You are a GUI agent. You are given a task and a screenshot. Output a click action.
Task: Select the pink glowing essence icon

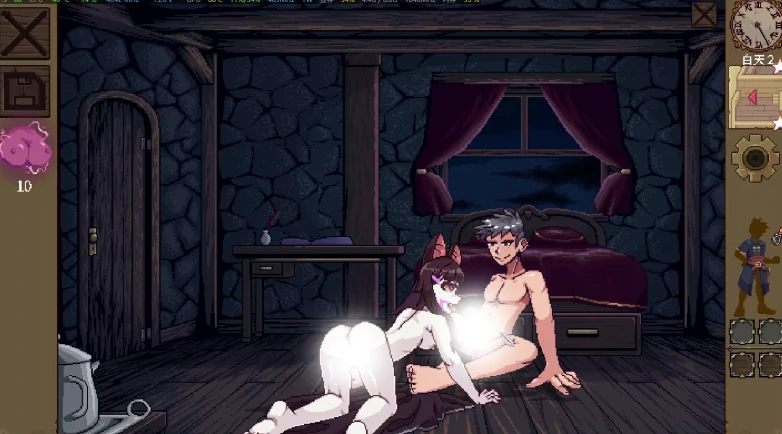click(x=25, y=149)
